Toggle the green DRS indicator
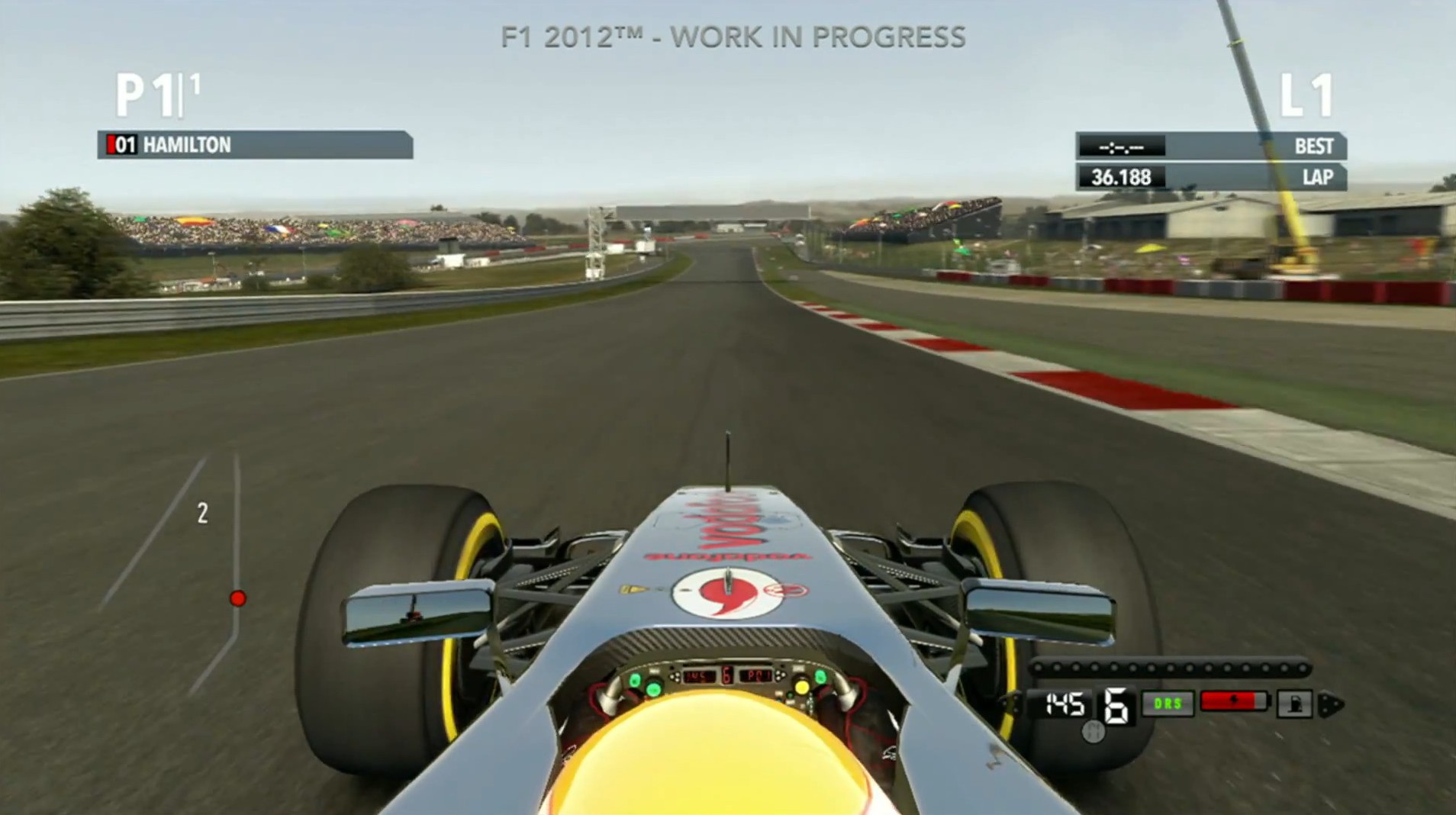The image size is (1456, 815). (x=1168, y=704)
